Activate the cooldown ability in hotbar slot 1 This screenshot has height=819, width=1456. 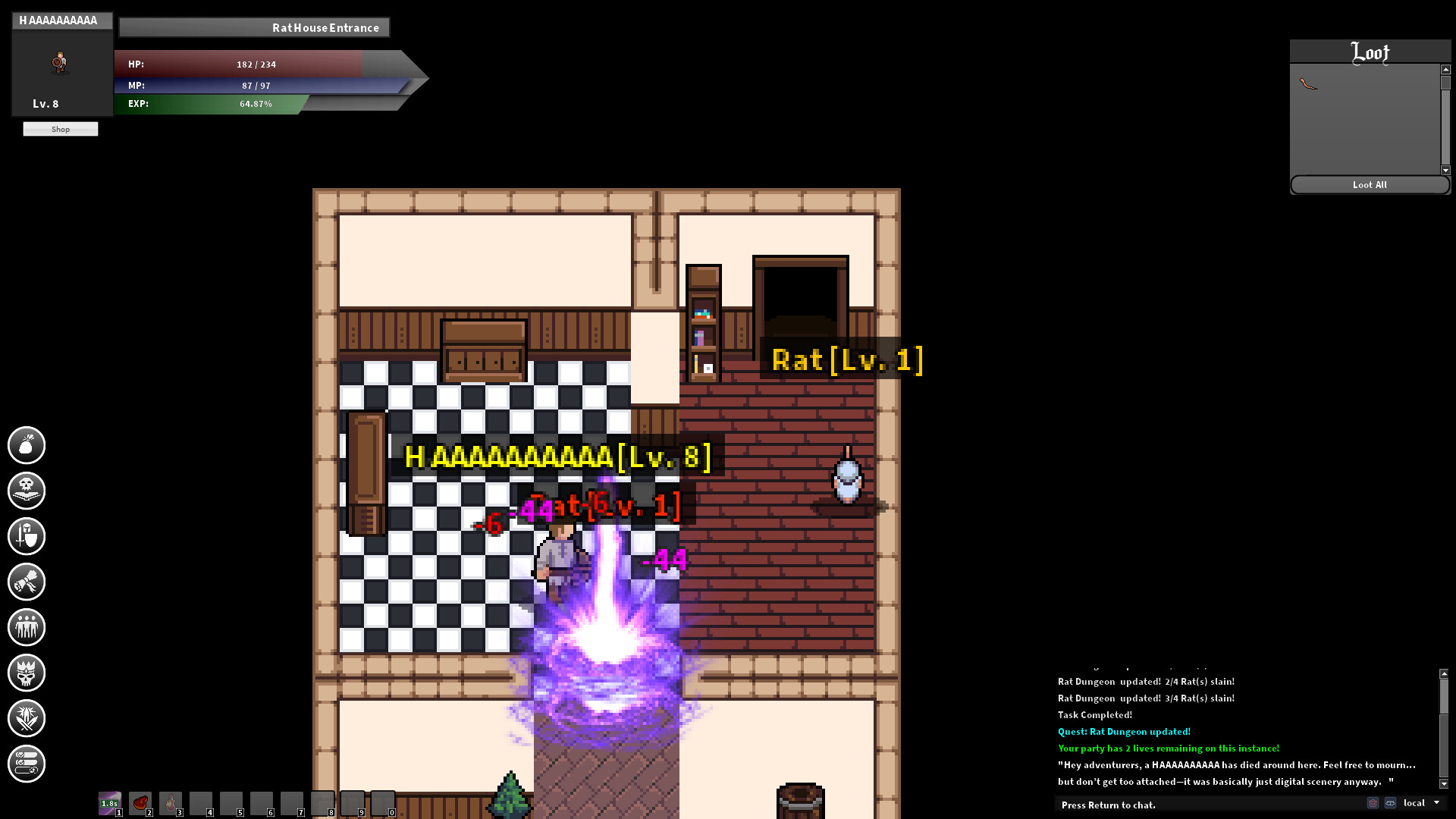pos(110,804)
